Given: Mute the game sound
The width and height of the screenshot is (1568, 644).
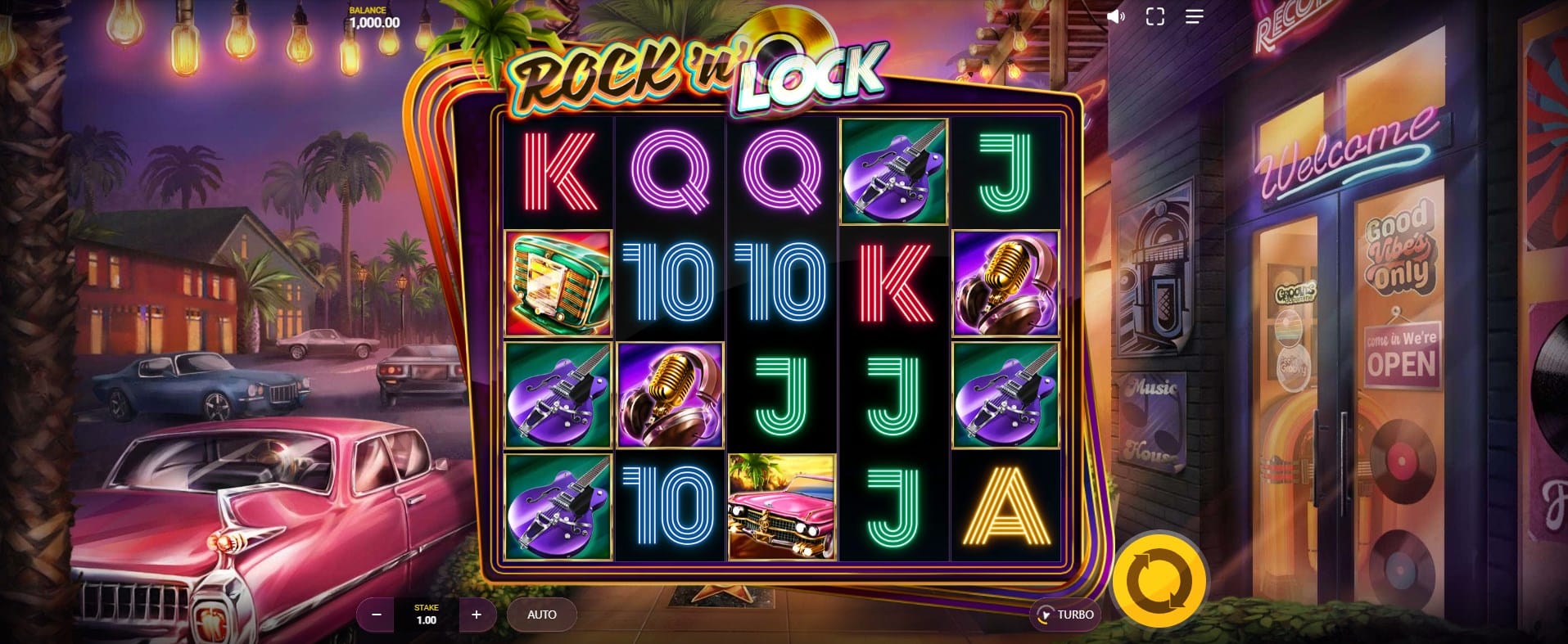Looking at the screenshot, I should (x=1115, y=16).
